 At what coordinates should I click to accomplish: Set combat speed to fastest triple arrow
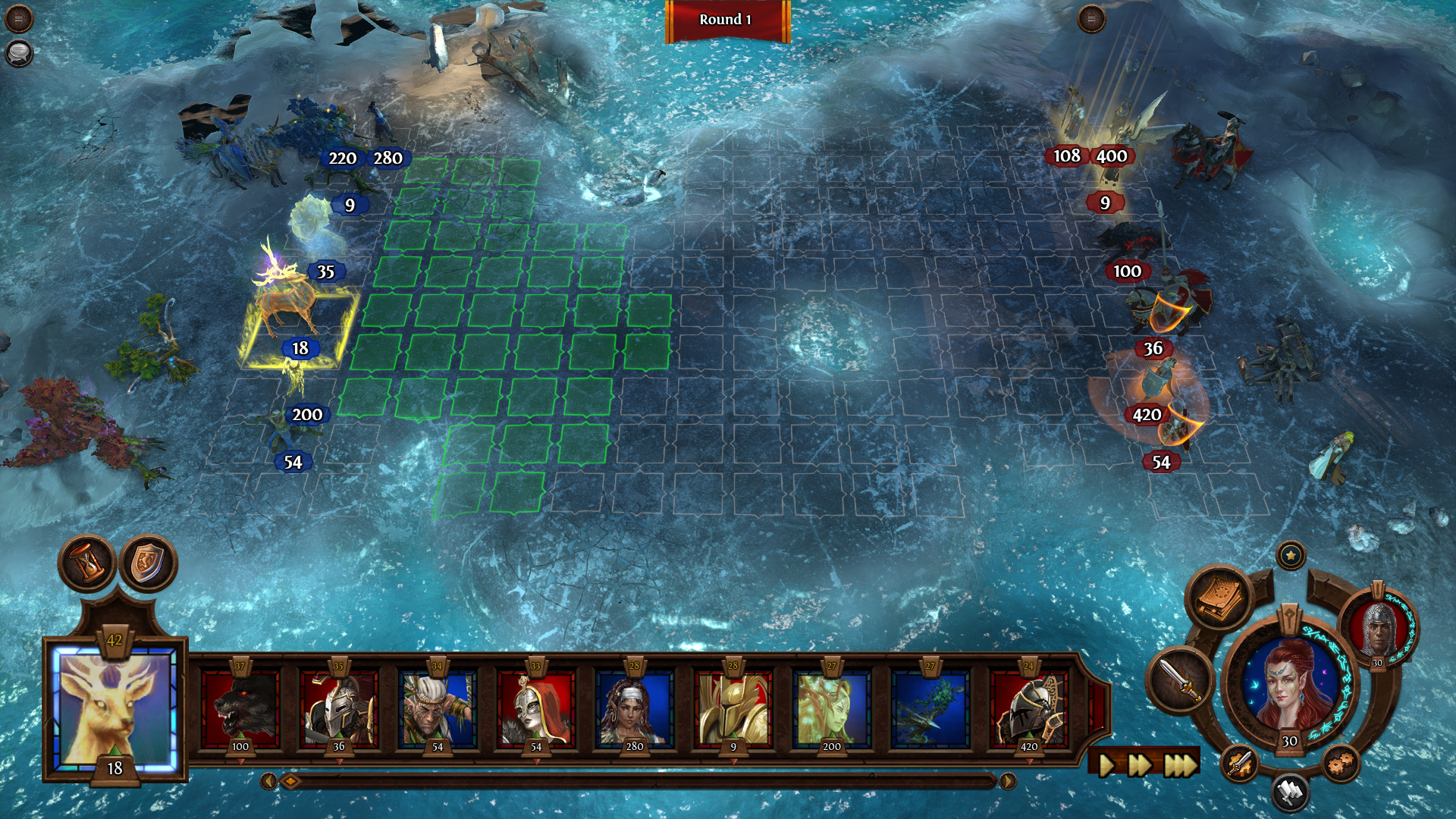1179,765
